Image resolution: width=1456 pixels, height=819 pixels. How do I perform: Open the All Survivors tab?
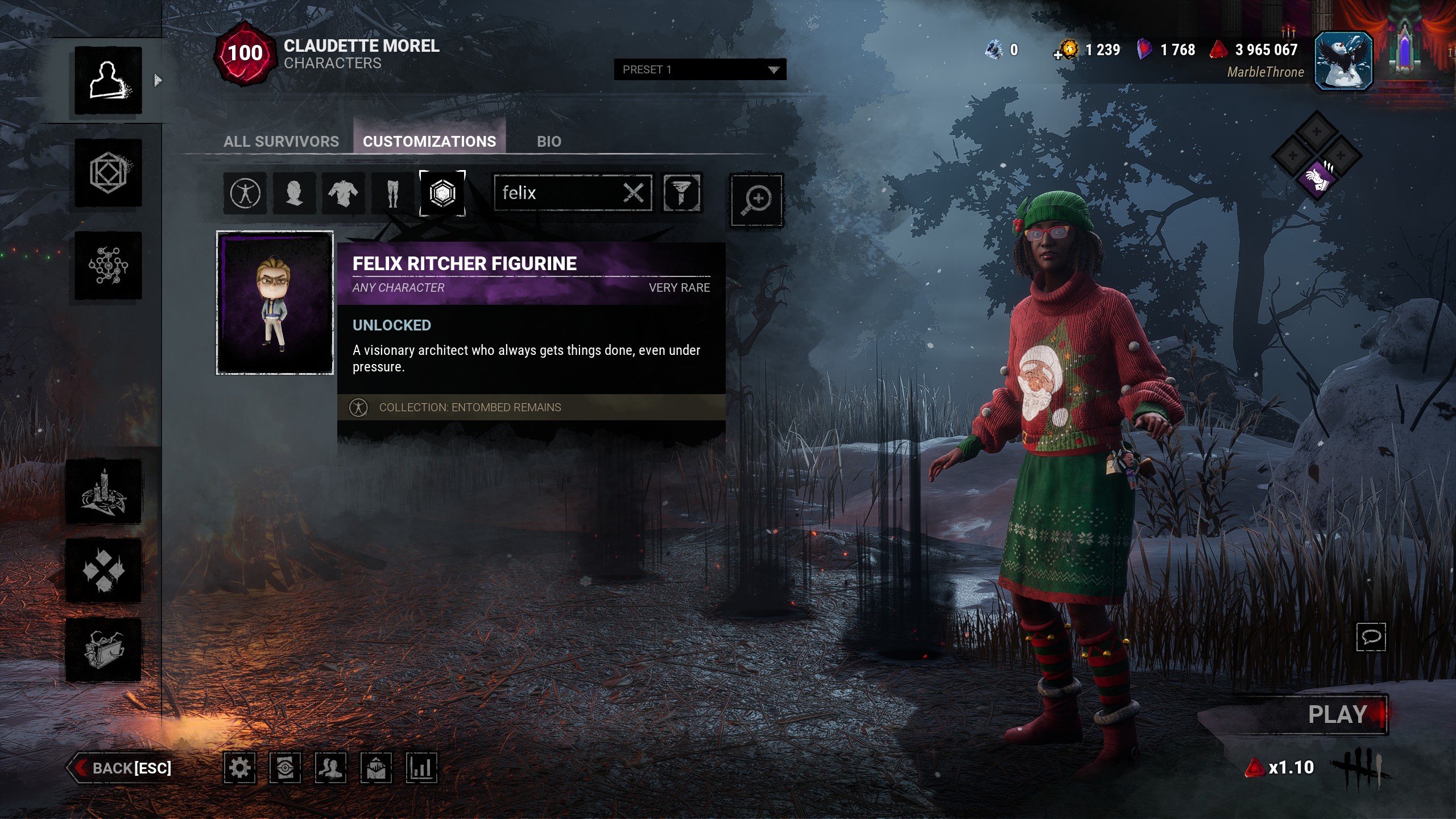click(281, 142)
